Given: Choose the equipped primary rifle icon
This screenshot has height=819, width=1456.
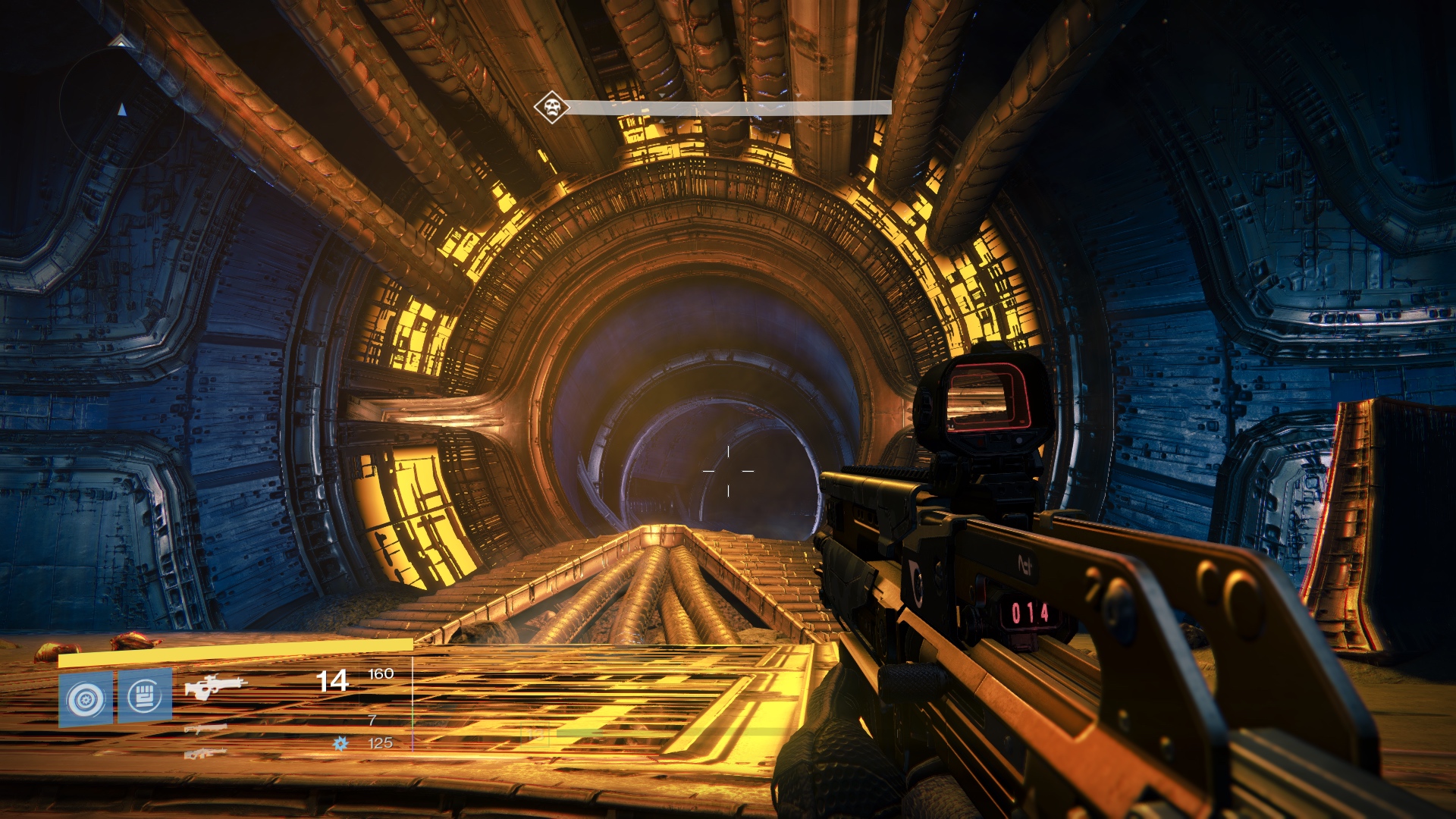Looking at the screenshot, I should click(x=216, y=687).
